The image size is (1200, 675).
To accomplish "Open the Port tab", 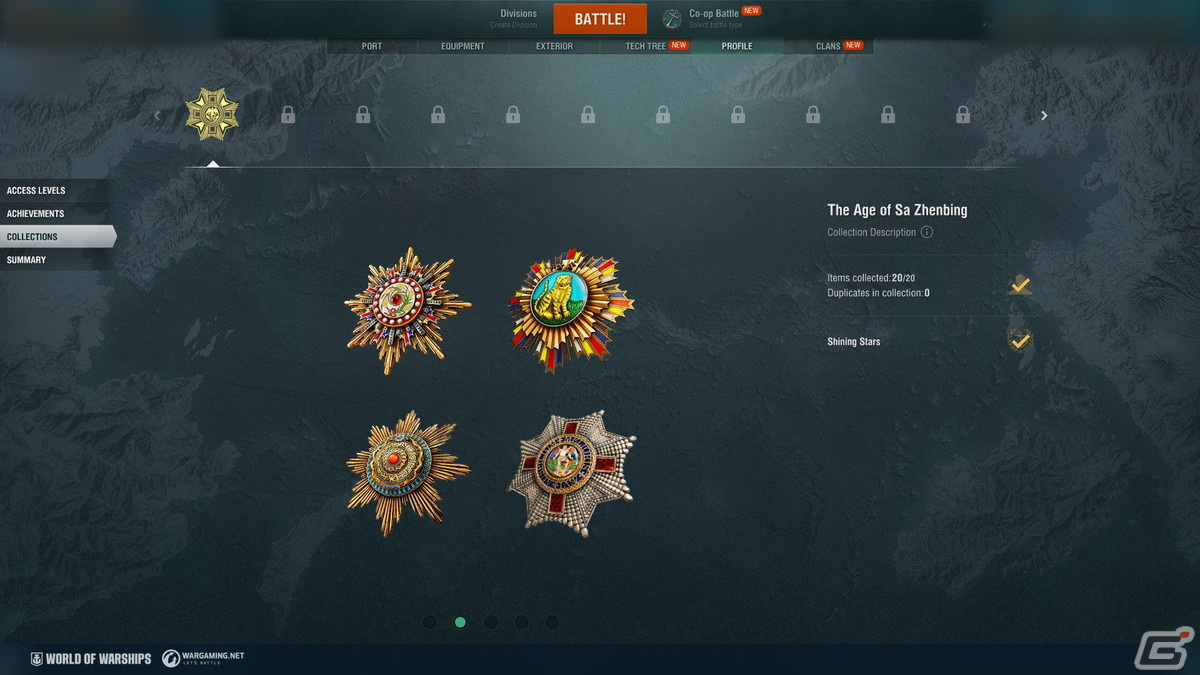I will click(x=371, y=46).
